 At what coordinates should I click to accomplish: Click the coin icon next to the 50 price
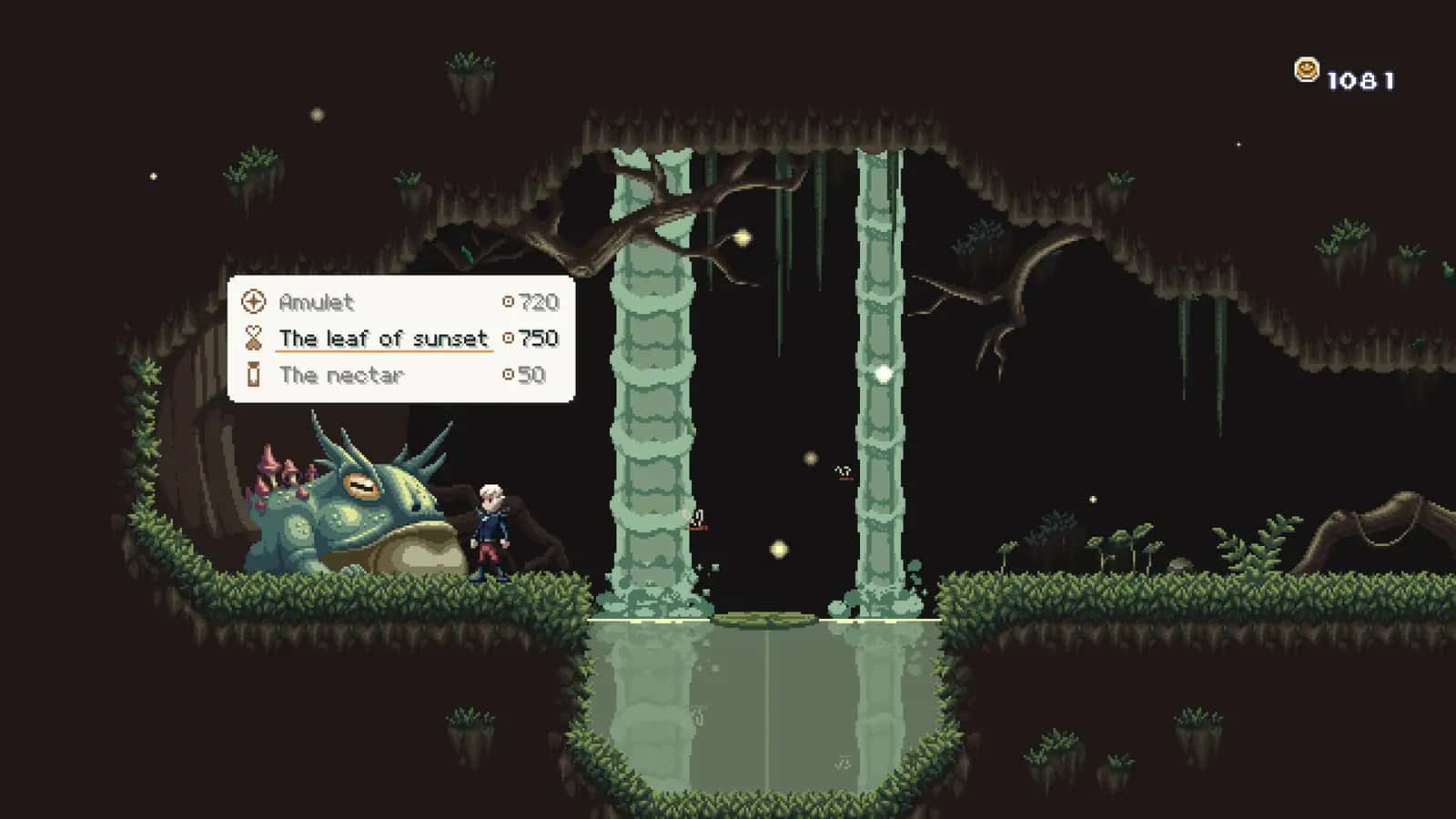[509, 376]
